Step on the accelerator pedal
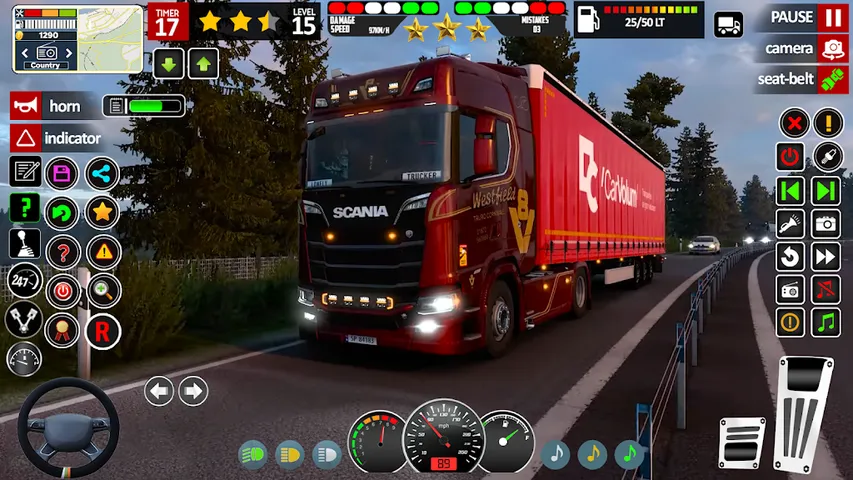This screenshot has height=480, width=853. tap(805, 413)
